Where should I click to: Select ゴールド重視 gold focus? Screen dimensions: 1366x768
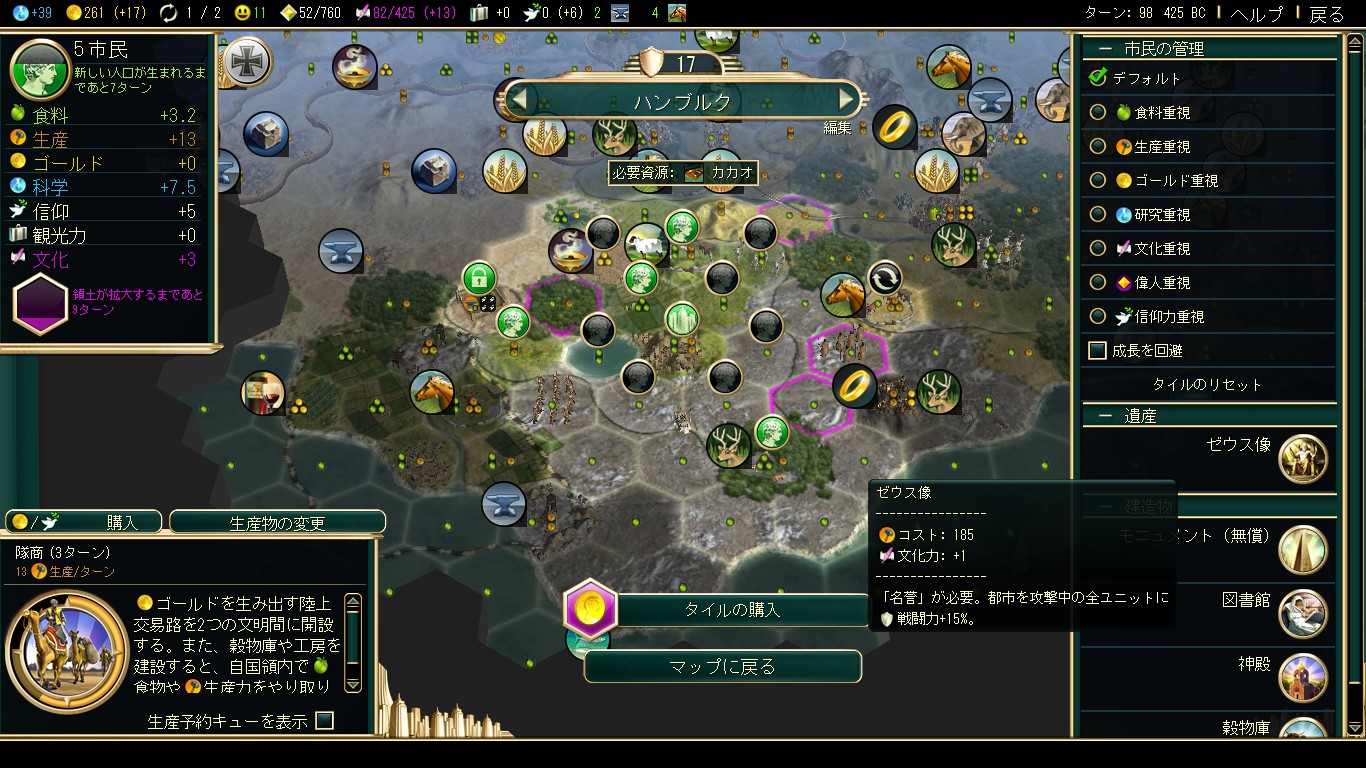pos(1098,181)
